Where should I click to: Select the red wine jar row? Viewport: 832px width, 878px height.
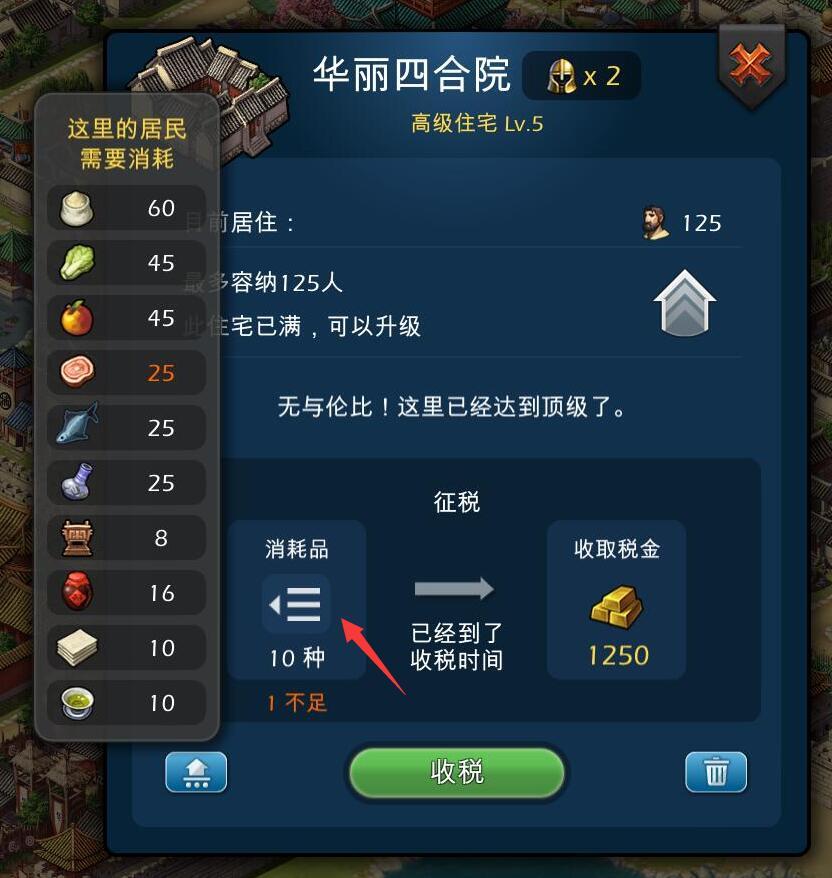point(126,593)
